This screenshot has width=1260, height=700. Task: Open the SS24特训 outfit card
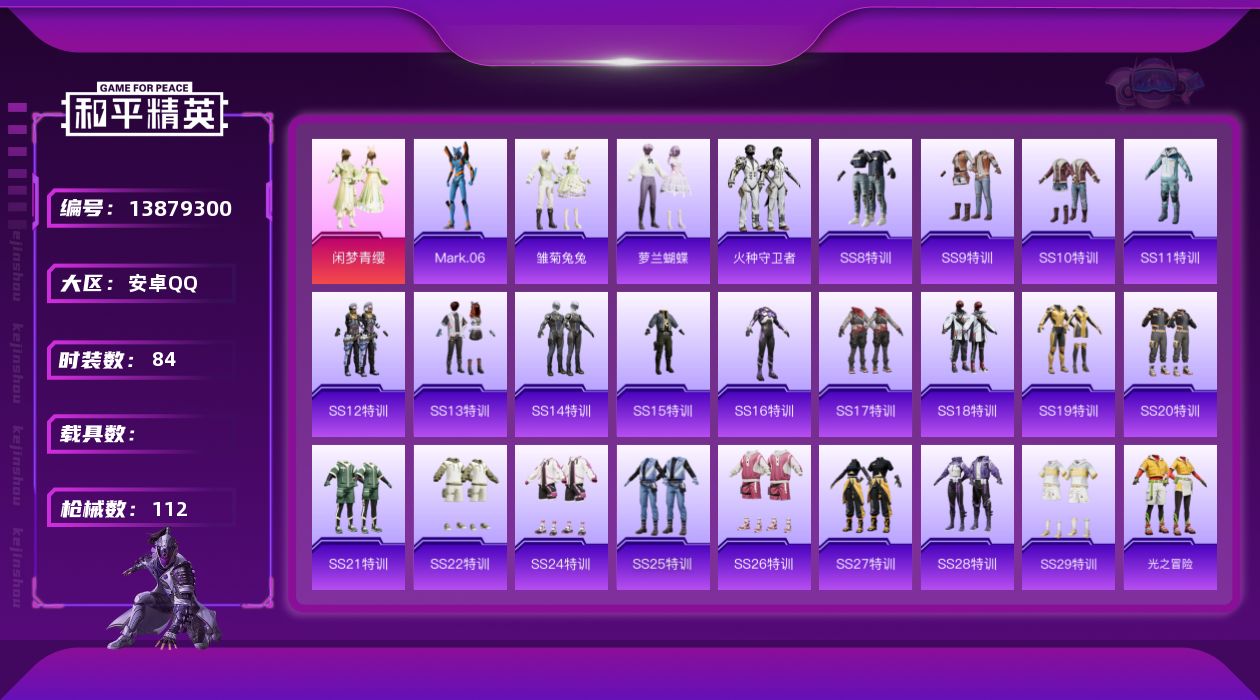pos(561,517)
